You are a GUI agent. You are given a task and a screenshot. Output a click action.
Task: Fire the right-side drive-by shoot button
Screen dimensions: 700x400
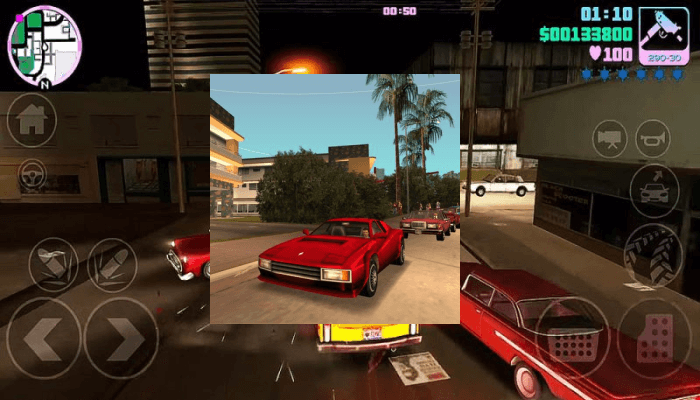point(112,264)
